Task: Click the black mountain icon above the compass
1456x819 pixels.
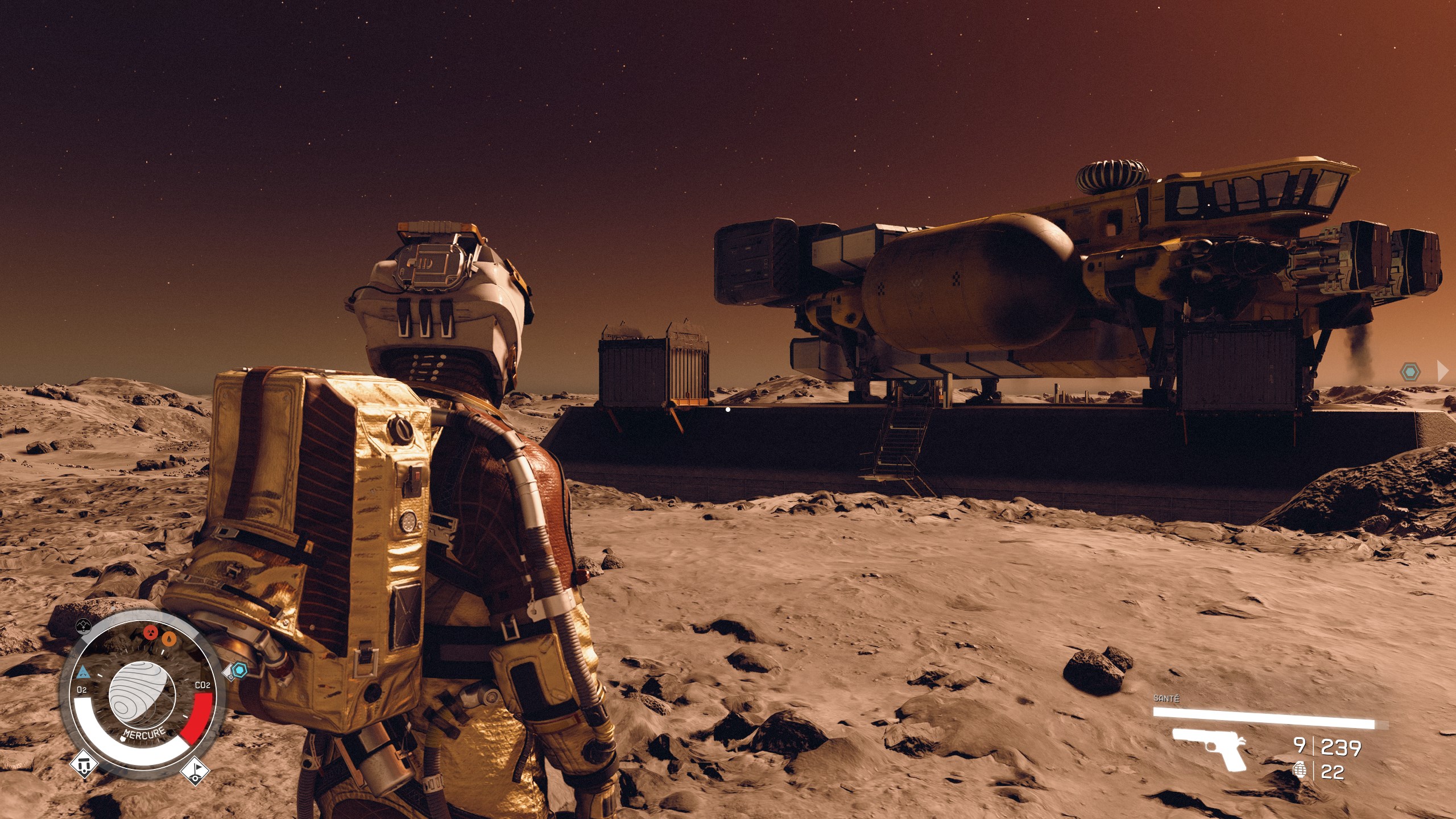Action: point(84,626)
